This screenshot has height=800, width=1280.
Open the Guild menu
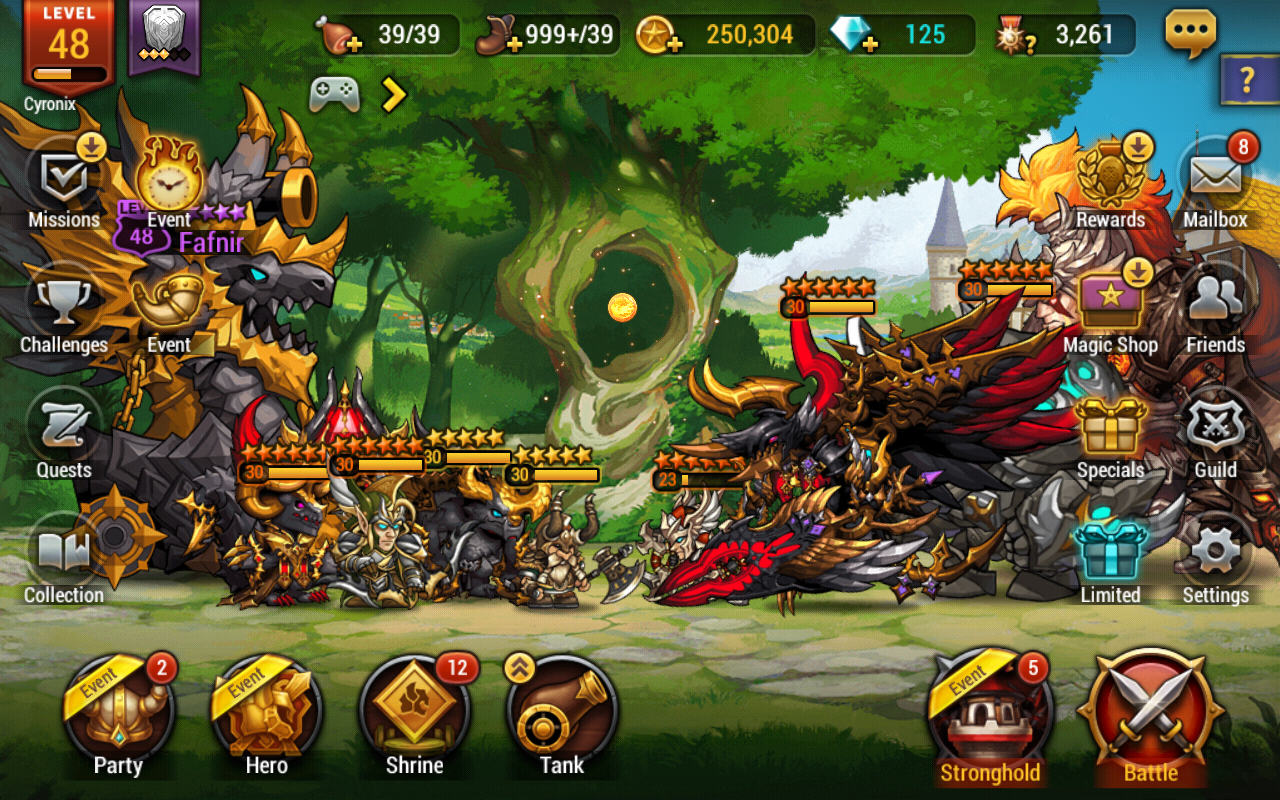pos(1215,430)
